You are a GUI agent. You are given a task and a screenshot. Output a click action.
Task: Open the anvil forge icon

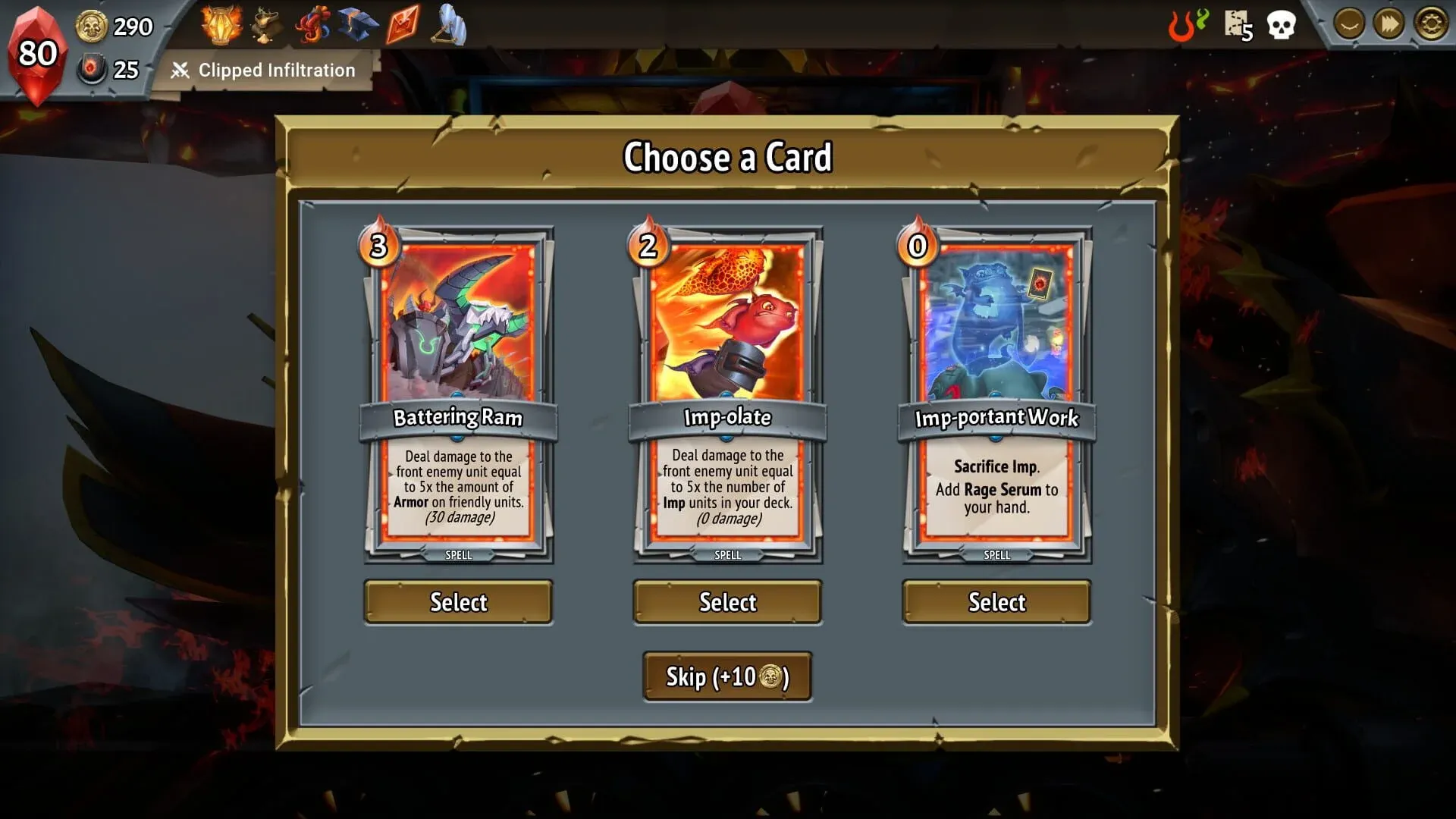pyautogui.click(x=356, y=23)
